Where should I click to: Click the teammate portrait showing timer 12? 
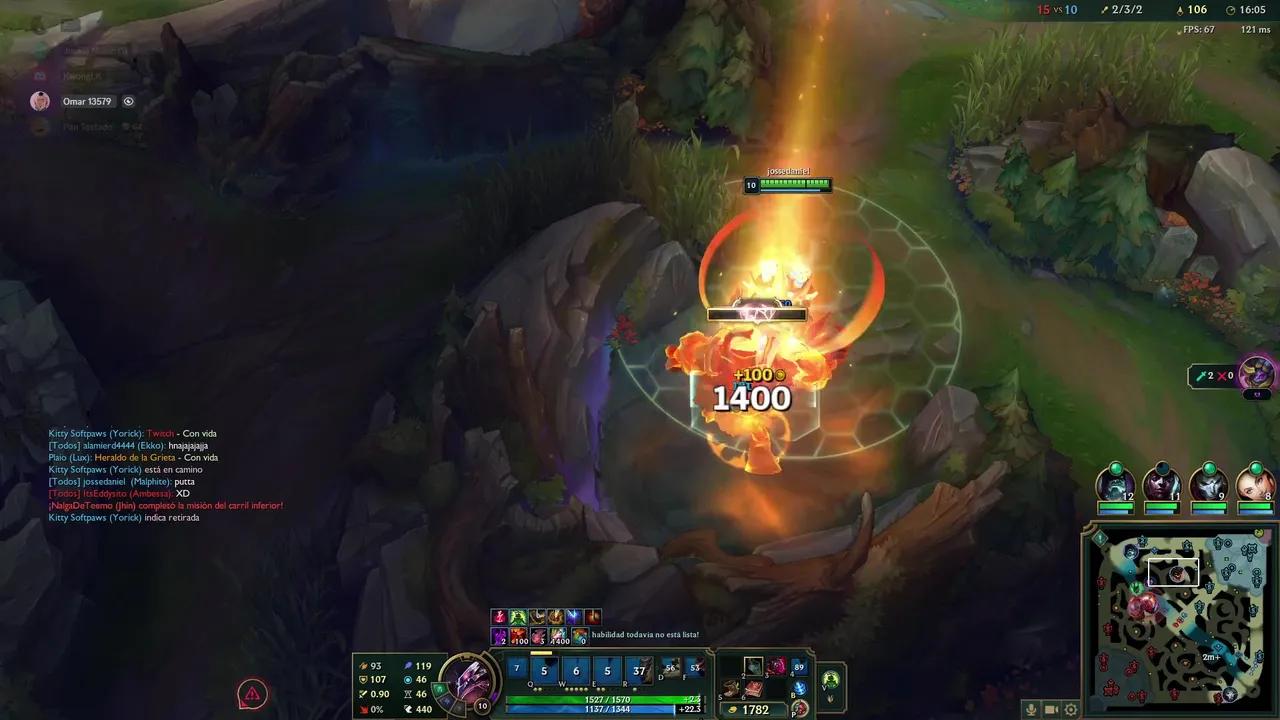coord(1113,487)
